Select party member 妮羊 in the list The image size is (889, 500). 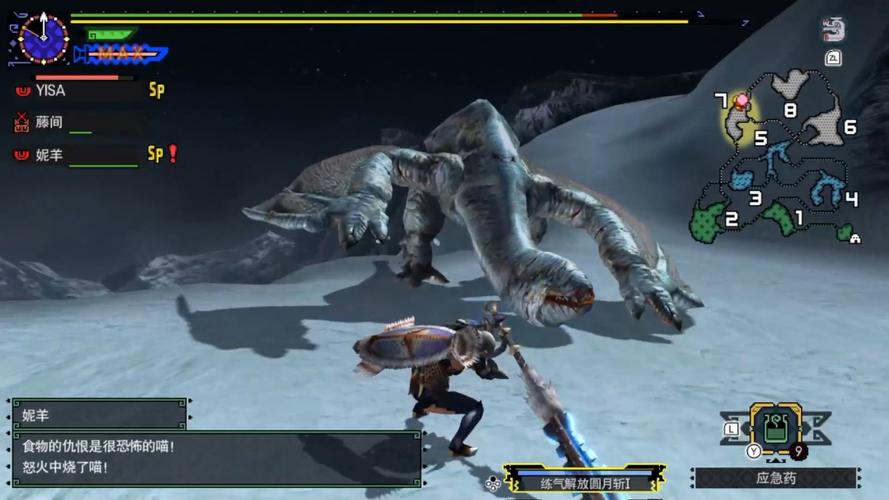tap(50, 155)
